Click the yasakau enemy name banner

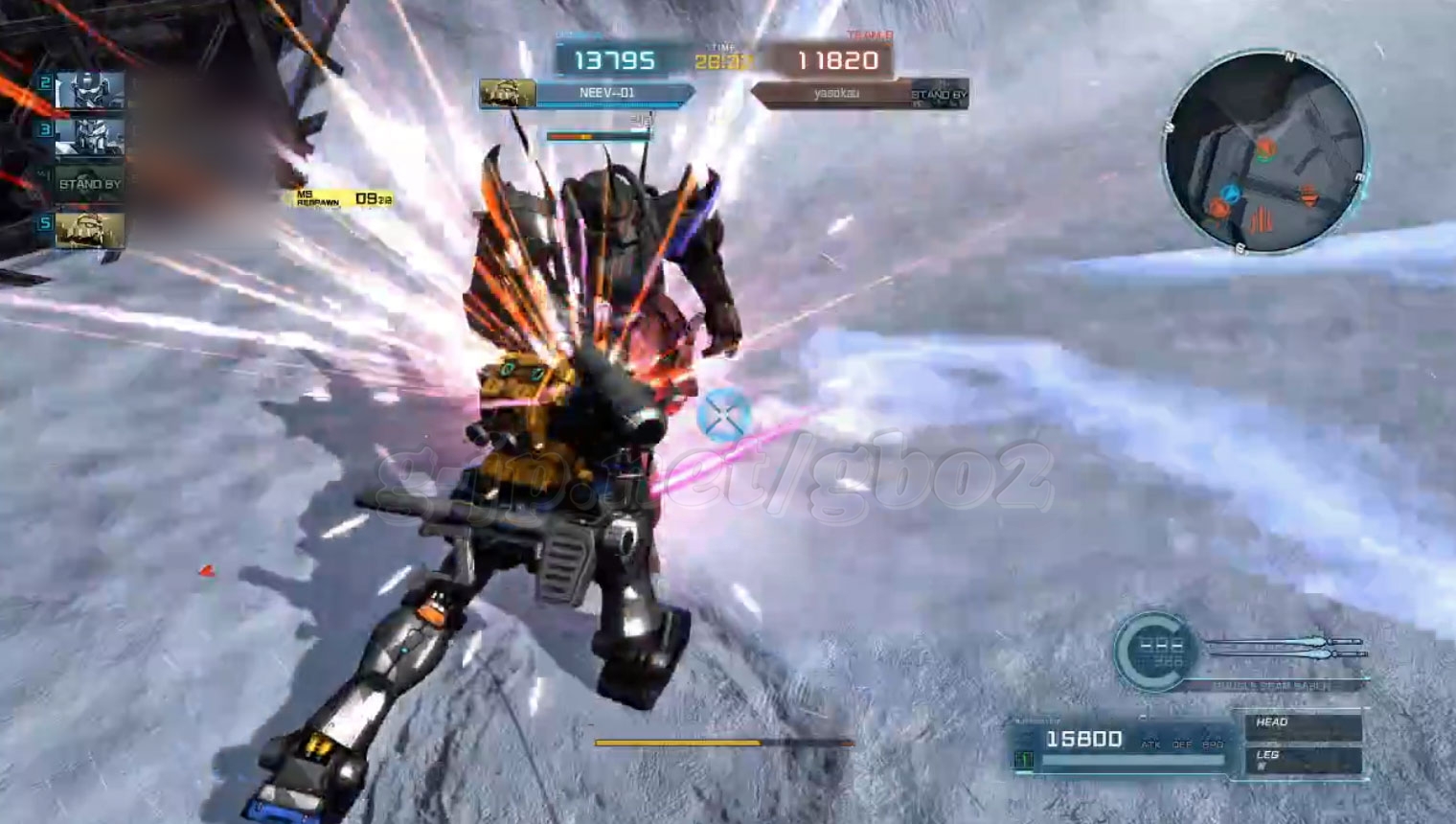click(833, 94)
